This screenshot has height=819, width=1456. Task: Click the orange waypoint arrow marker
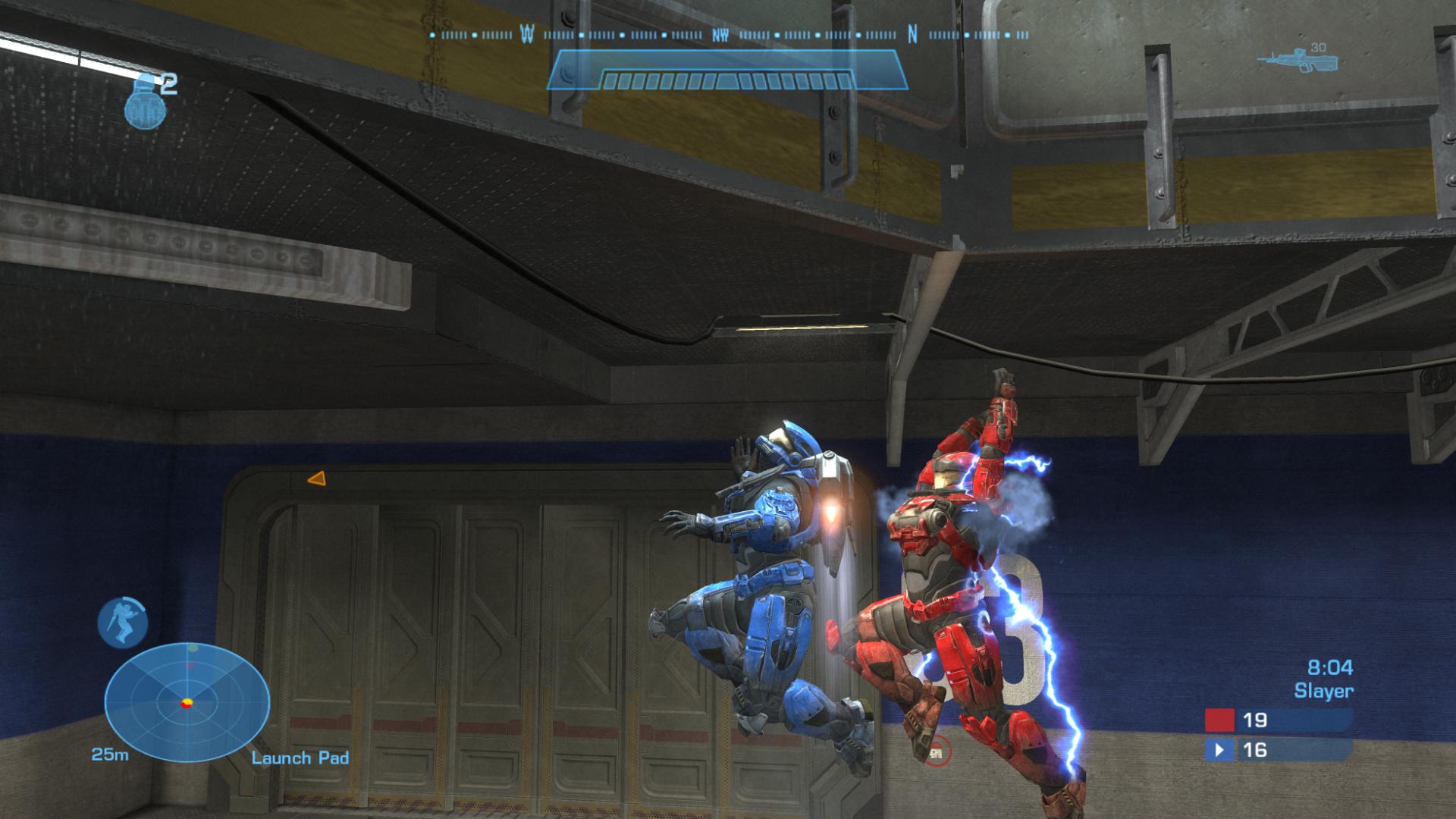(316, 479)
